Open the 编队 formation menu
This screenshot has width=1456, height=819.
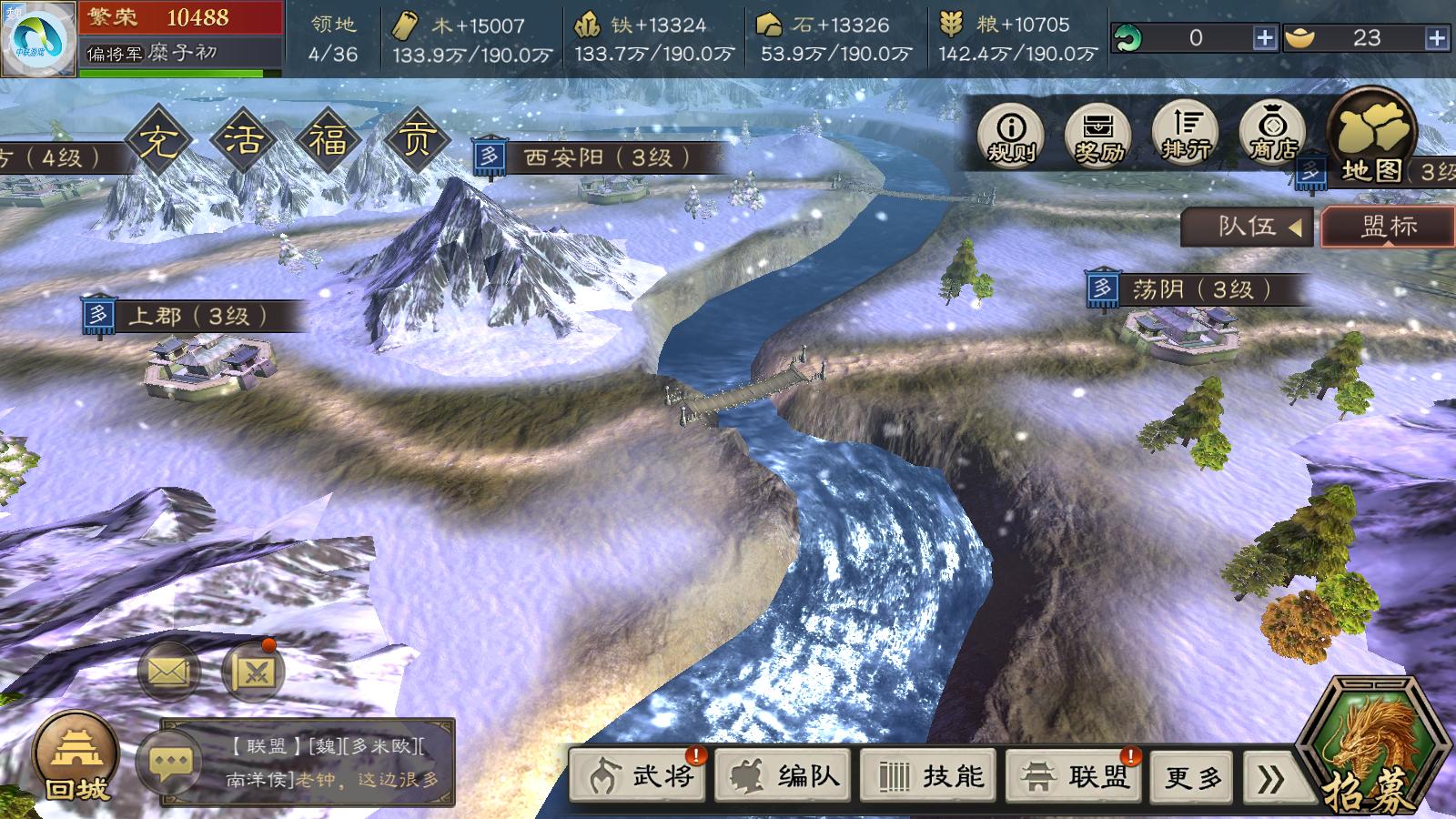pyautogui.click(x=784, y=776)
